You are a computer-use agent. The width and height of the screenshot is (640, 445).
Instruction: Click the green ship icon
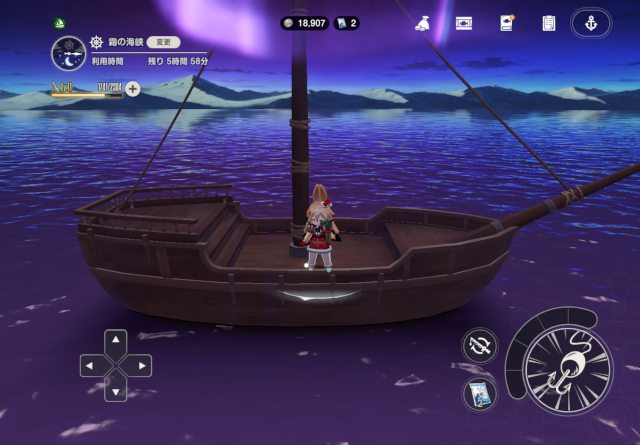[60, 23]
